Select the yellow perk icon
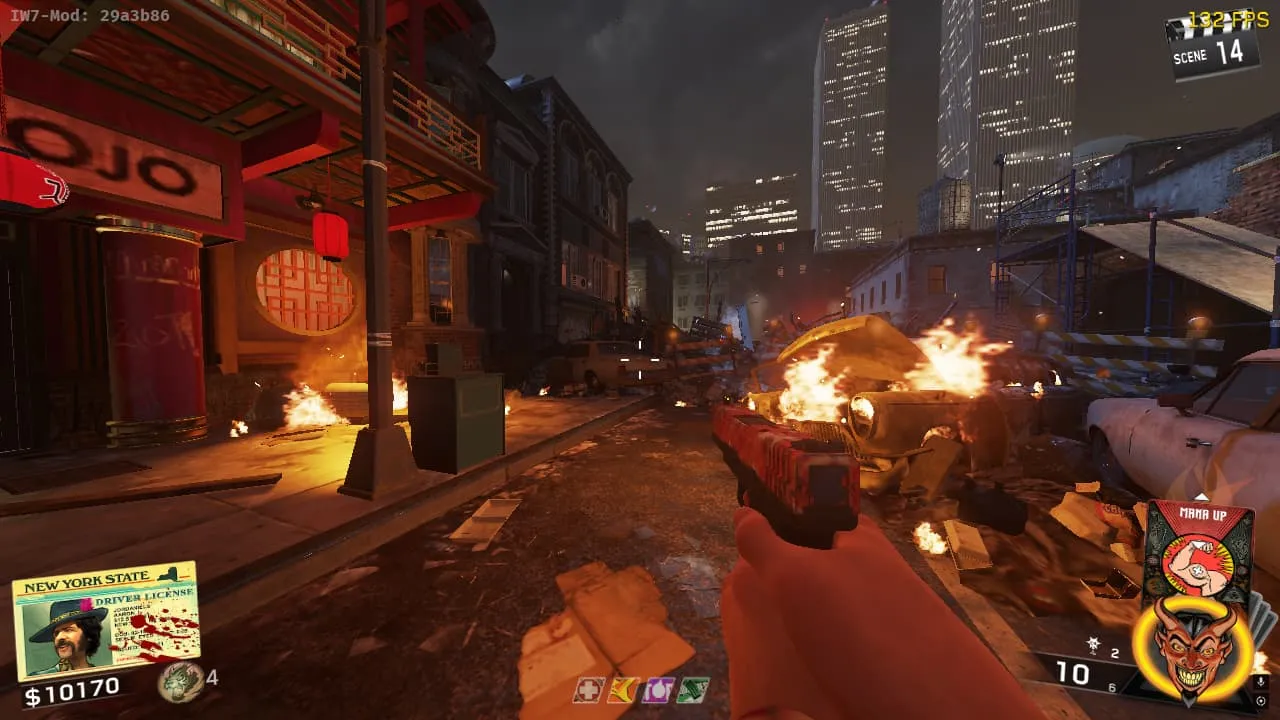1280x720 pixels. (623, 690)
